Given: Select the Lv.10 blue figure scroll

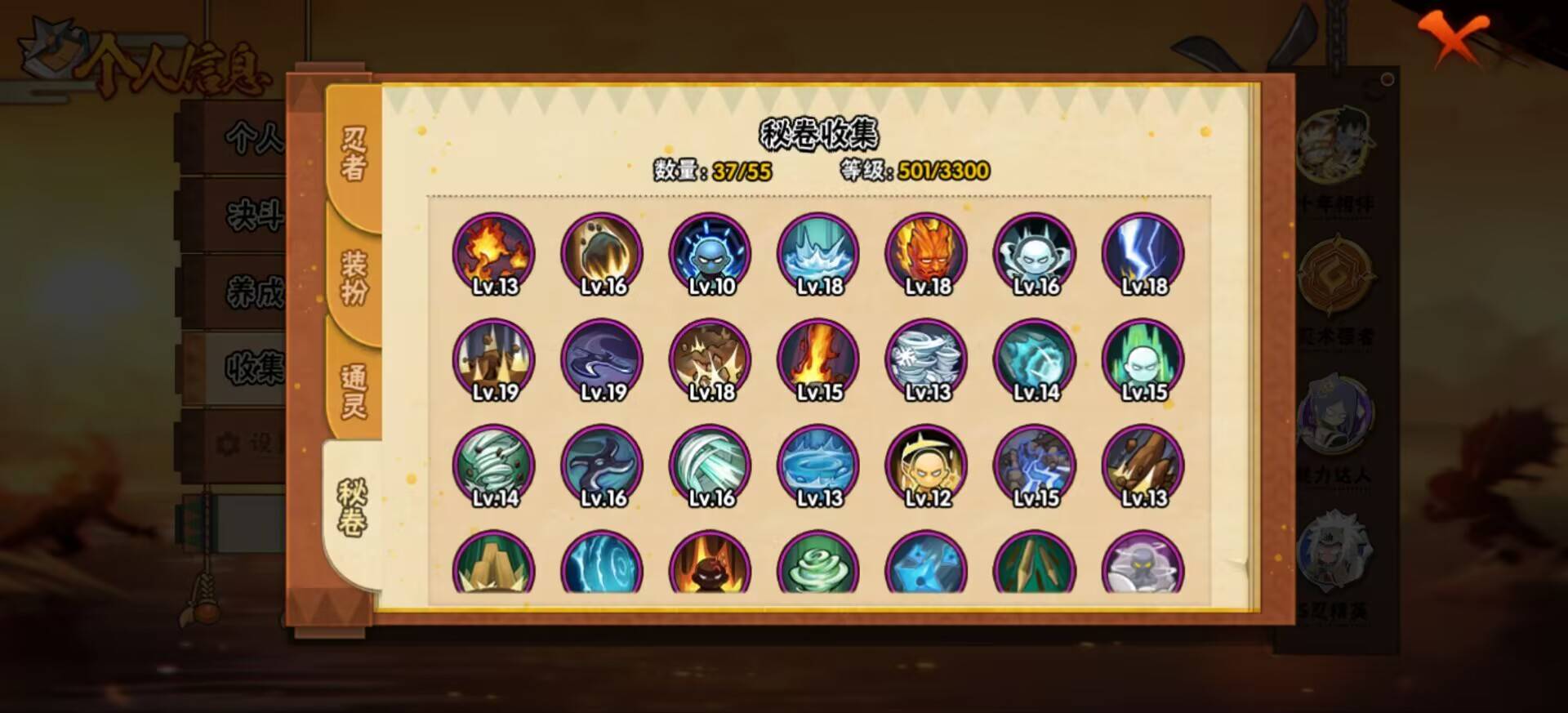Looking at the screenshot, I should point(710,253).
